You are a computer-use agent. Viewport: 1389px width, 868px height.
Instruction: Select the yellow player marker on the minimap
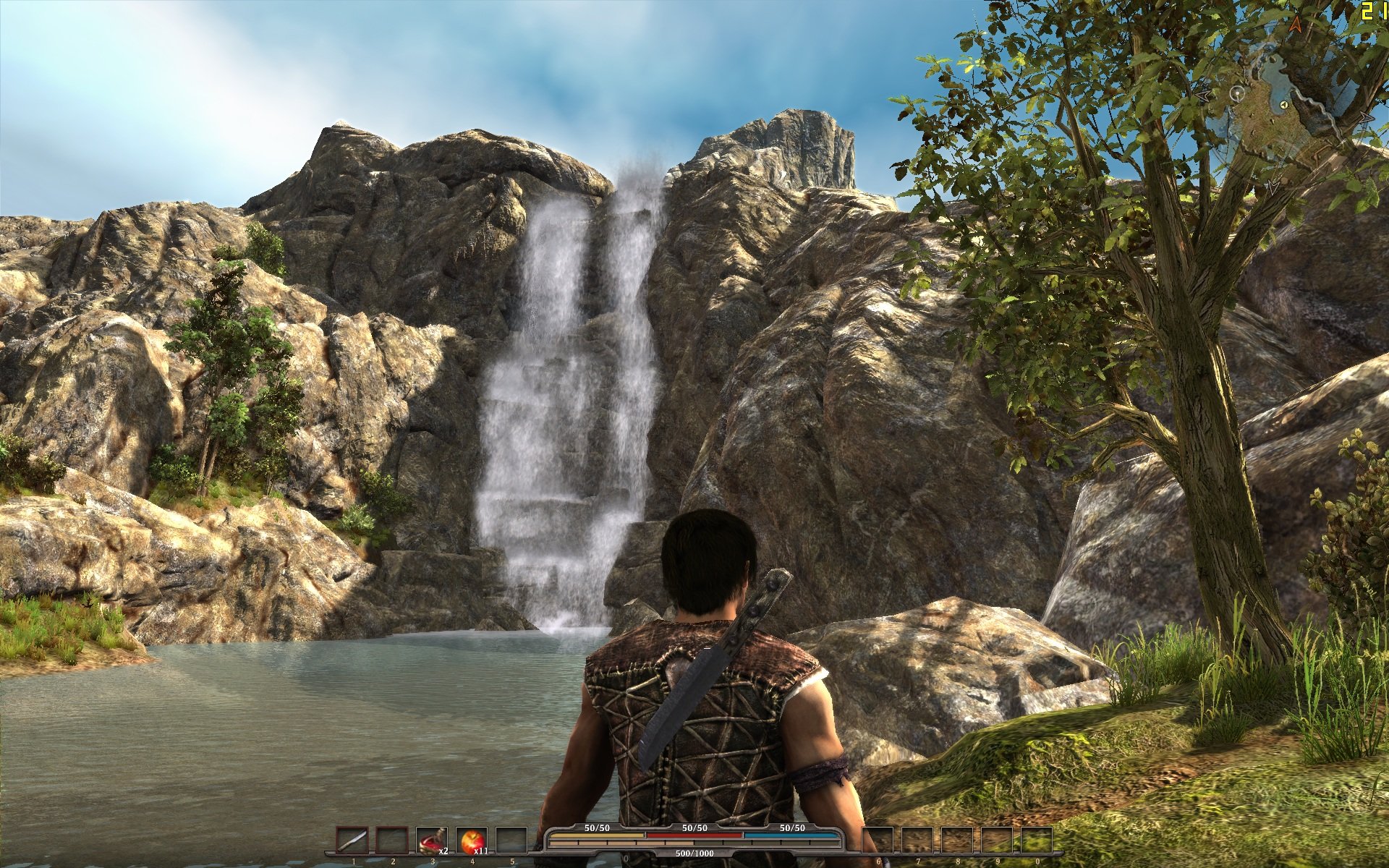click(x=1283, y=105)
